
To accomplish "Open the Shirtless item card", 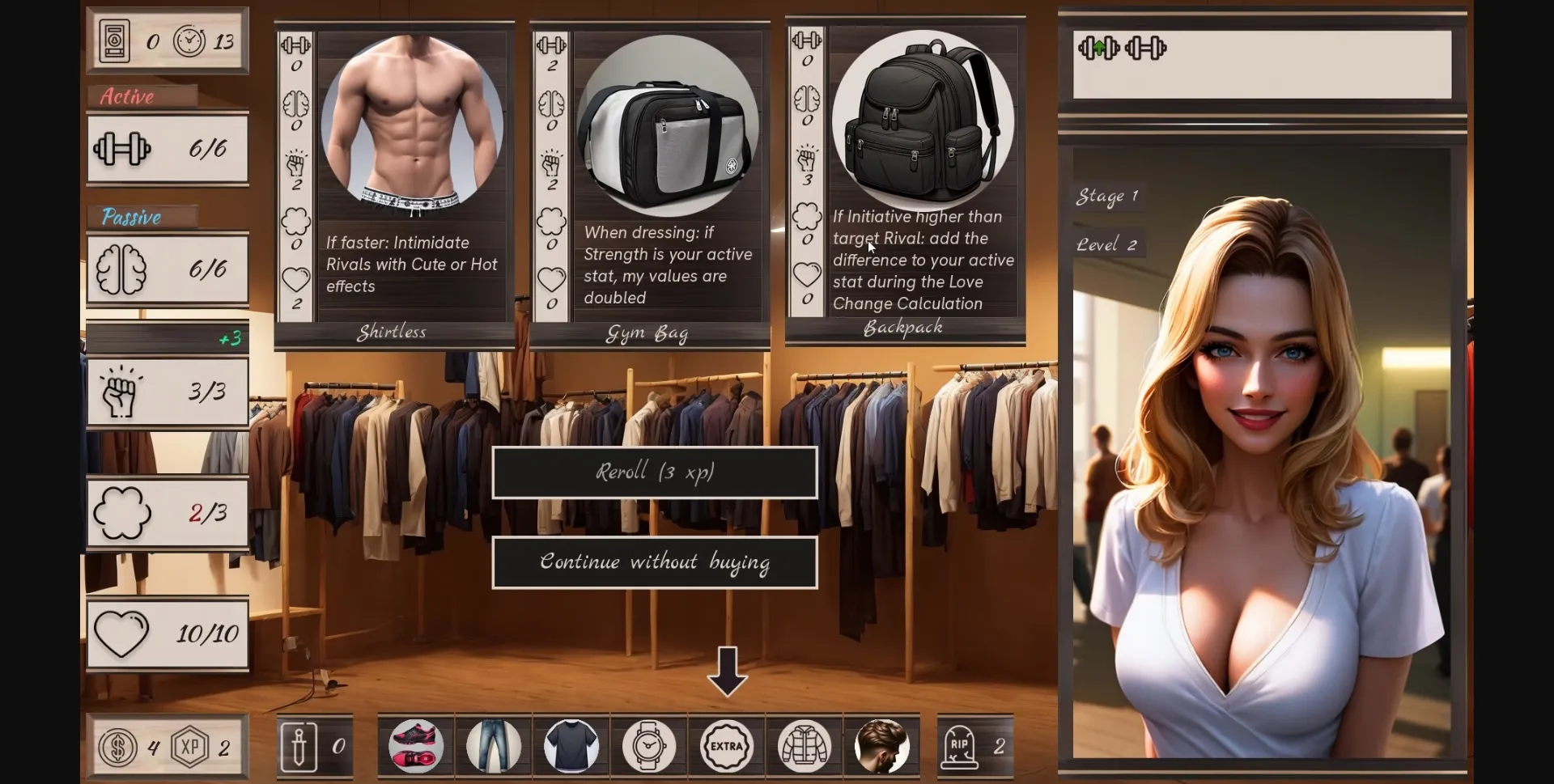I will [x=394, y=178].
